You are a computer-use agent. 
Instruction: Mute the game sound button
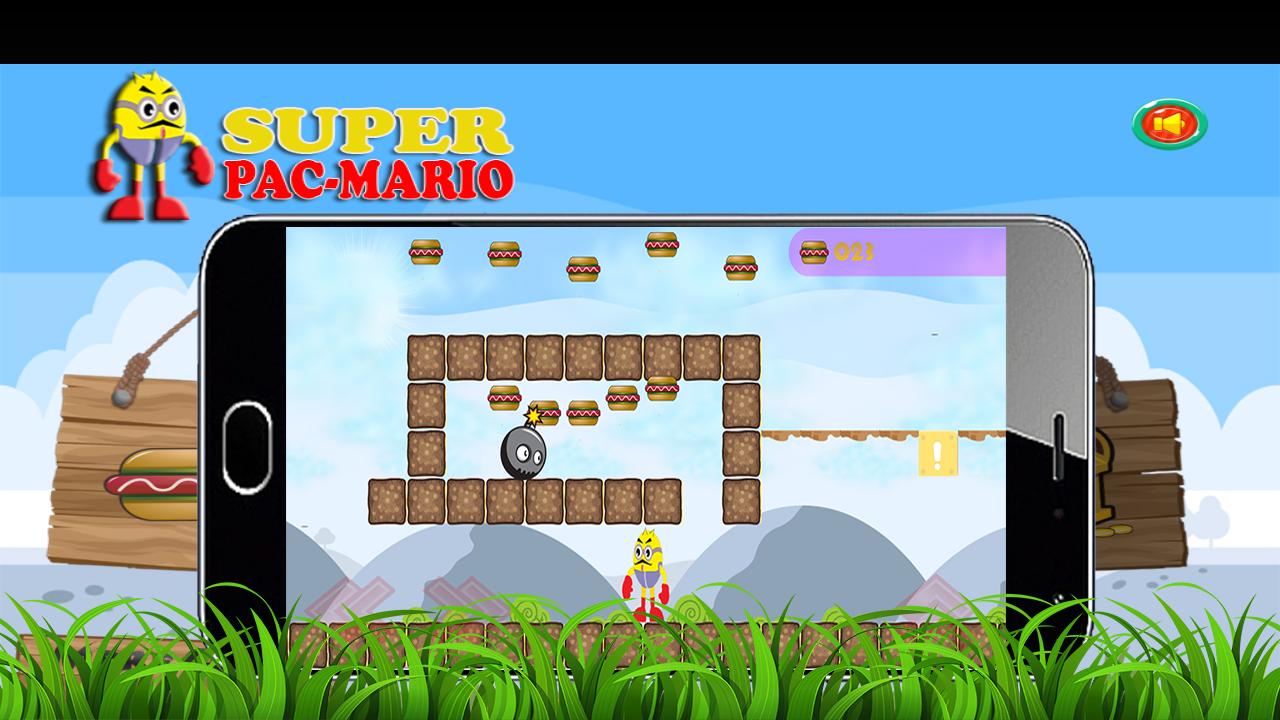coord(1170,123)
